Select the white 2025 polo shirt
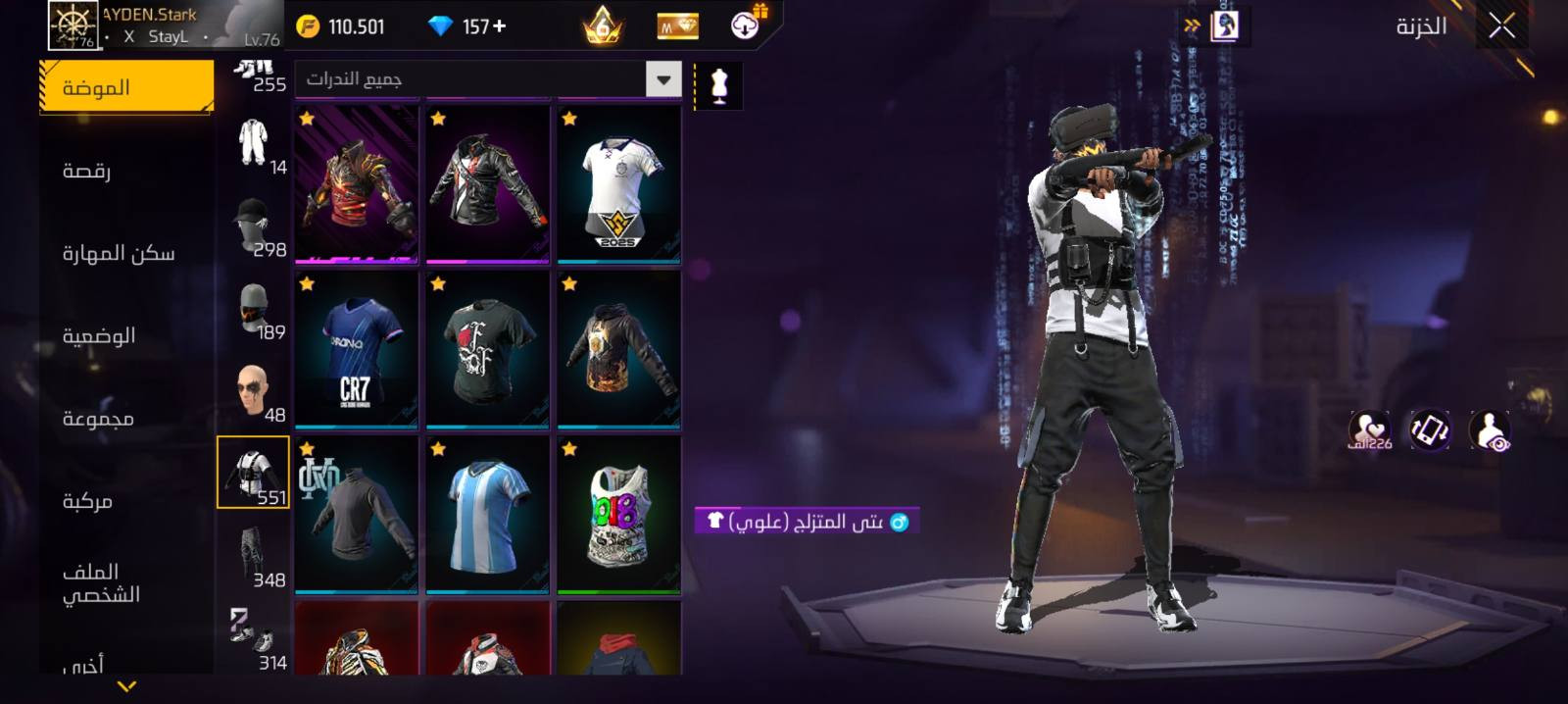1568x704 pixels. [618, 185]
